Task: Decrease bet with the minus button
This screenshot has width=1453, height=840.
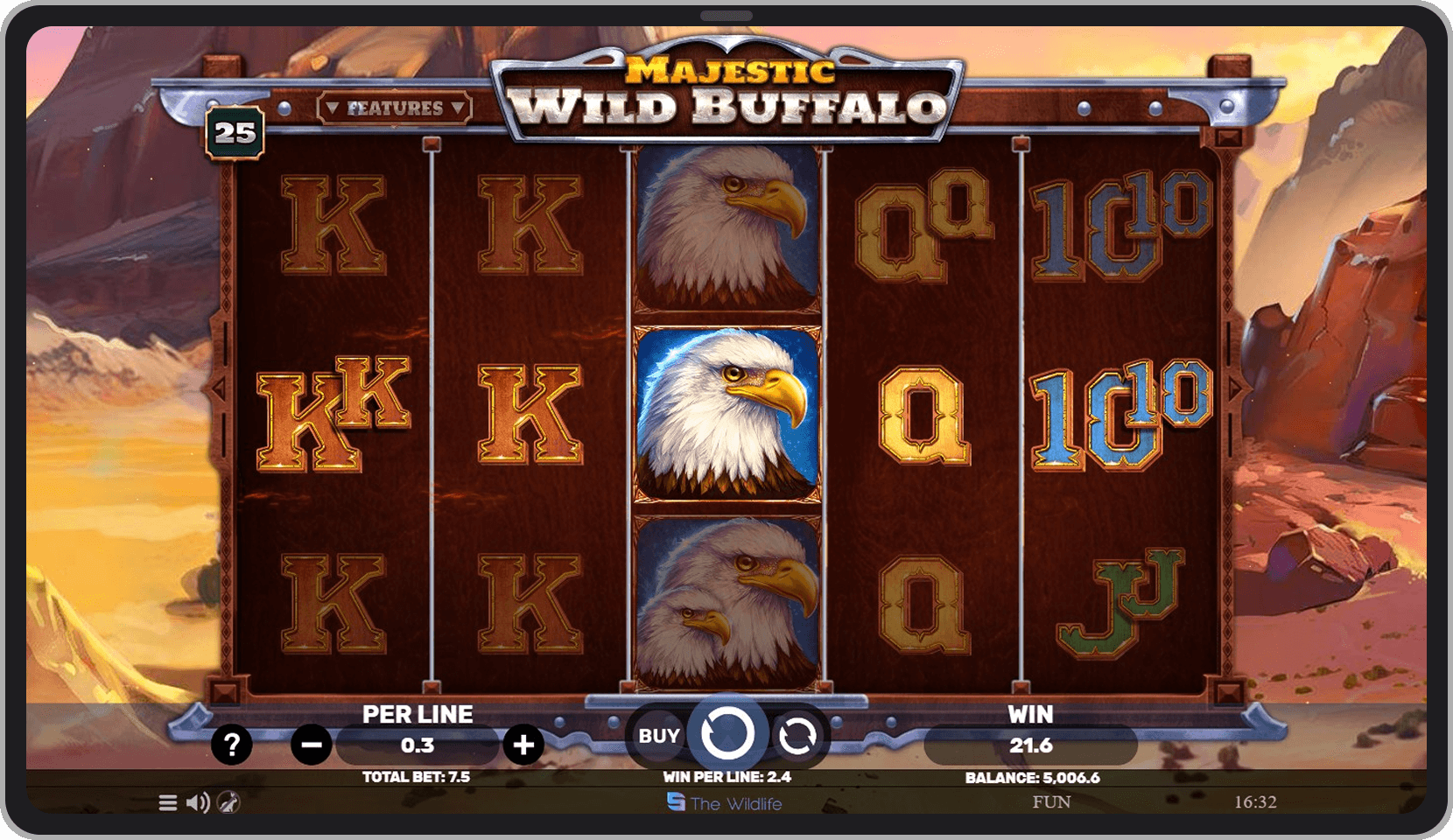Action: (312, 745)
